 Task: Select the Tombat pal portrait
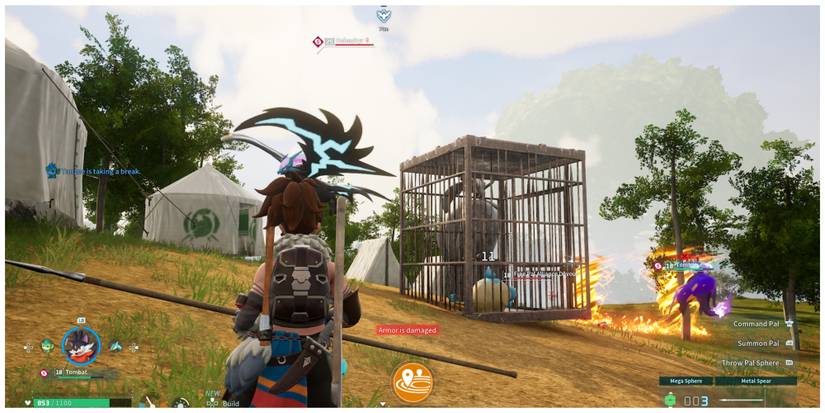click(80, 345)
